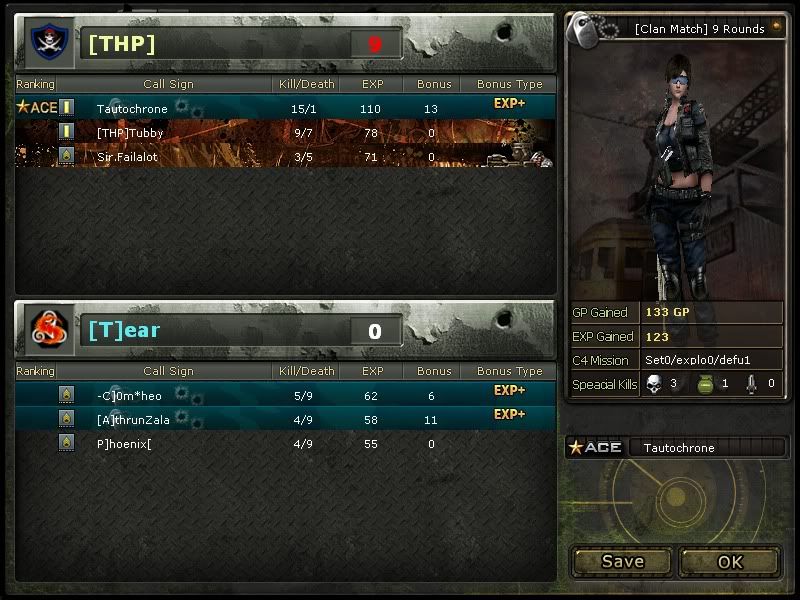
Task: Select the [THP]Tubby player row
Action: (x=285, y=133)
